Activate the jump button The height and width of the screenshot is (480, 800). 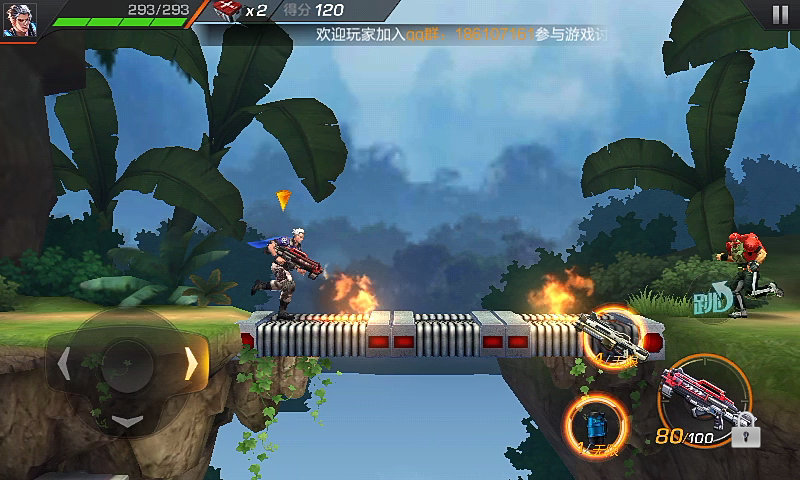(713, 296)
